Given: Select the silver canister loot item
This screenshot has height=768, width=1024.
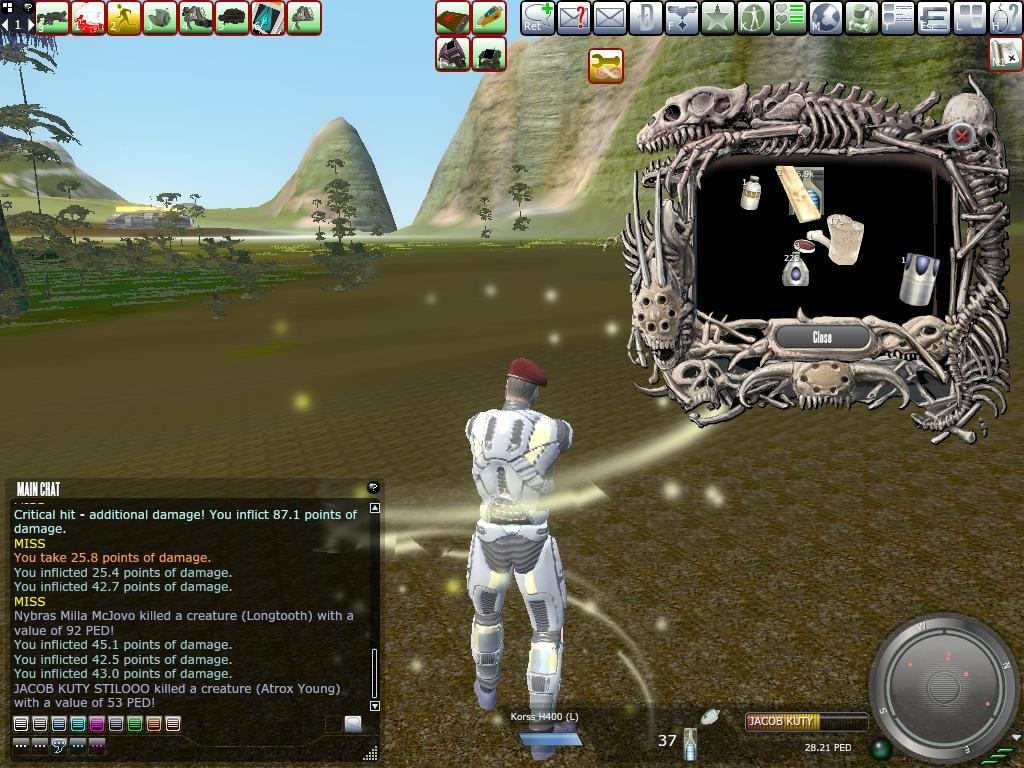Looking at the screenshot, I should [918, 279].
